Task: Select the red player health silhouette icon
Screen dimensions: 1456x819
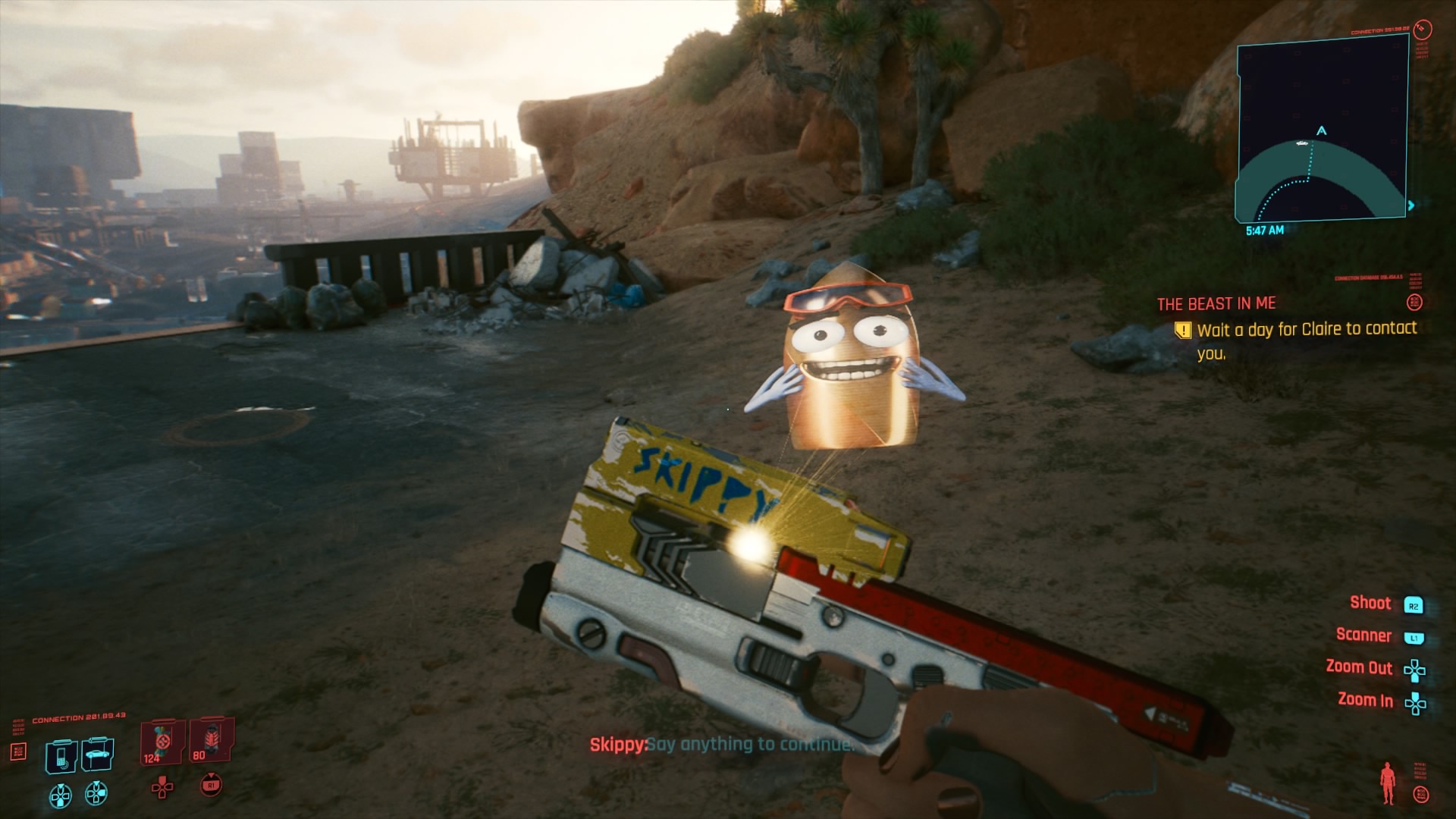Action: (x=1387, y=781)
